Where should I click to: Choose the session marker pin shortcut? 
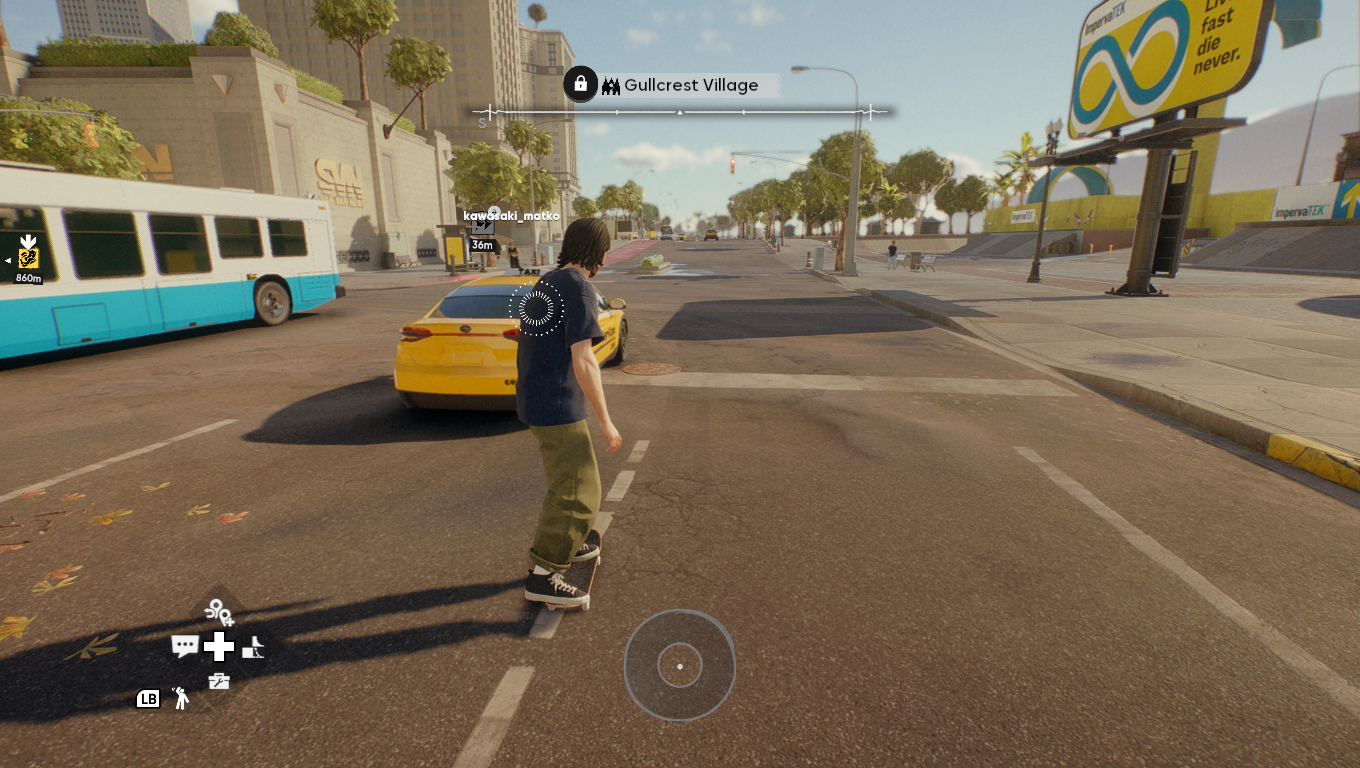(218, 611)
